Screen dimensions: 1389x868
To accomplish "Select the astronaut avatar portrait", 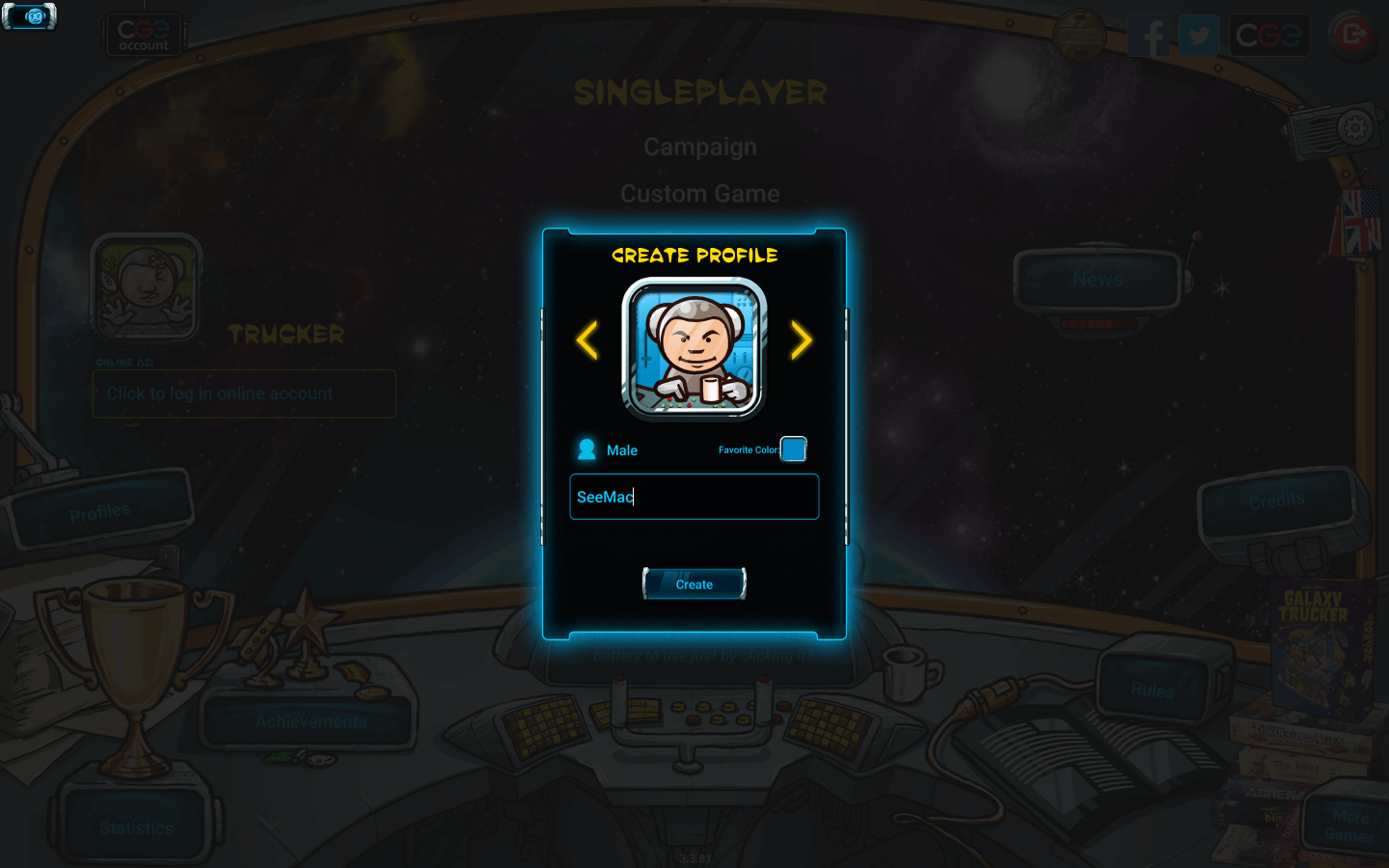I will (694, 348).
